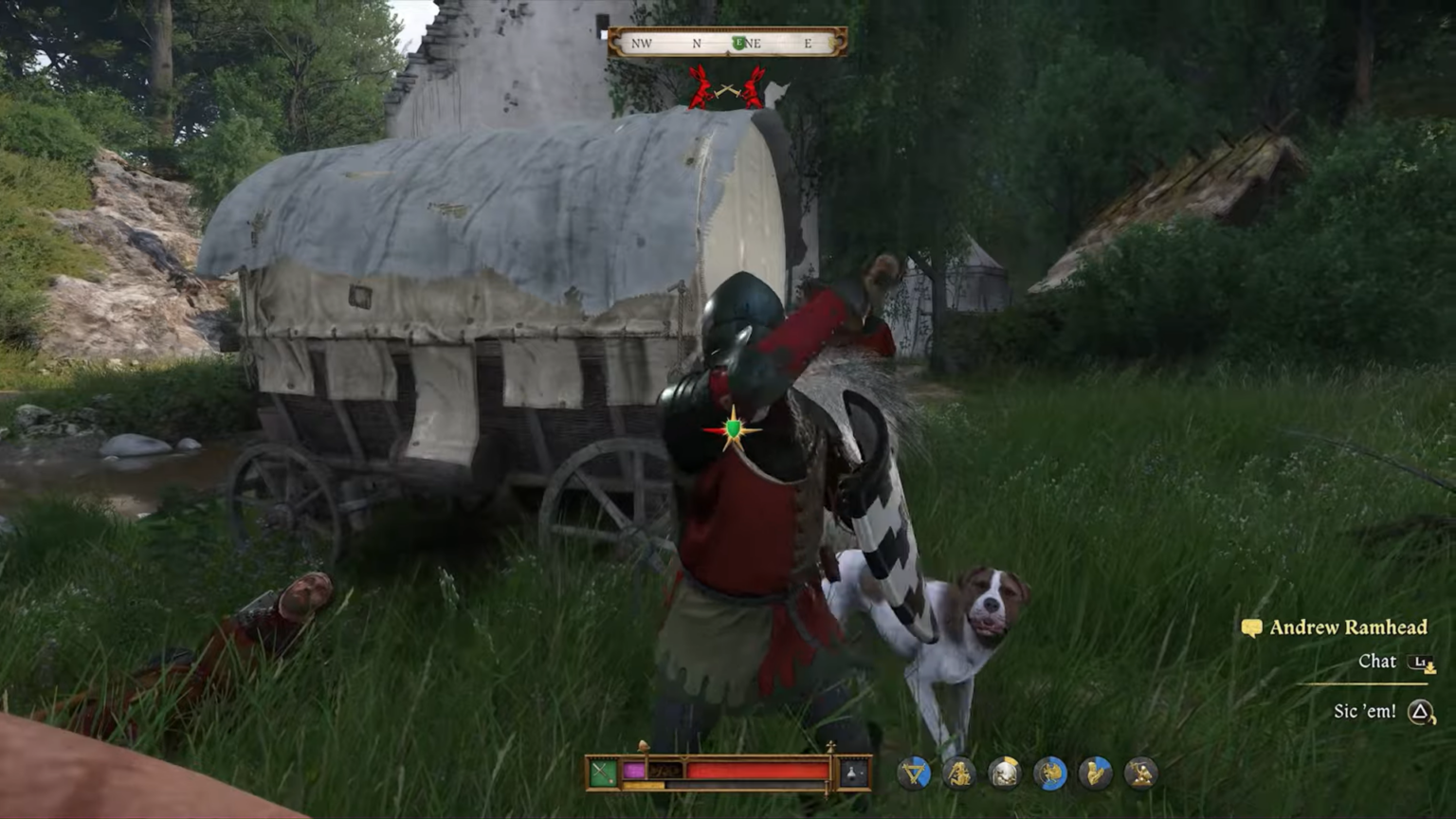This screenshot has height=819, width=1456.
Task: Click the skull injury status icon
Action: (x=1005, y=773)
